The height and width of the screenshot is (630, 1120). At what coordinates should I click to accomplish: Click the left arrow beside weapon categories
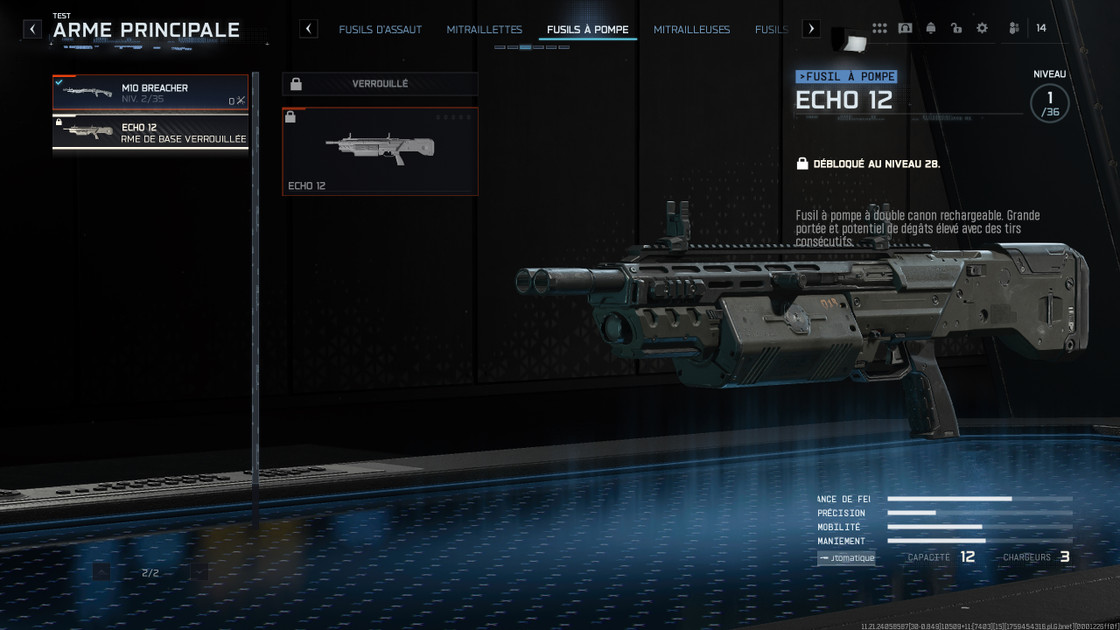309,29
